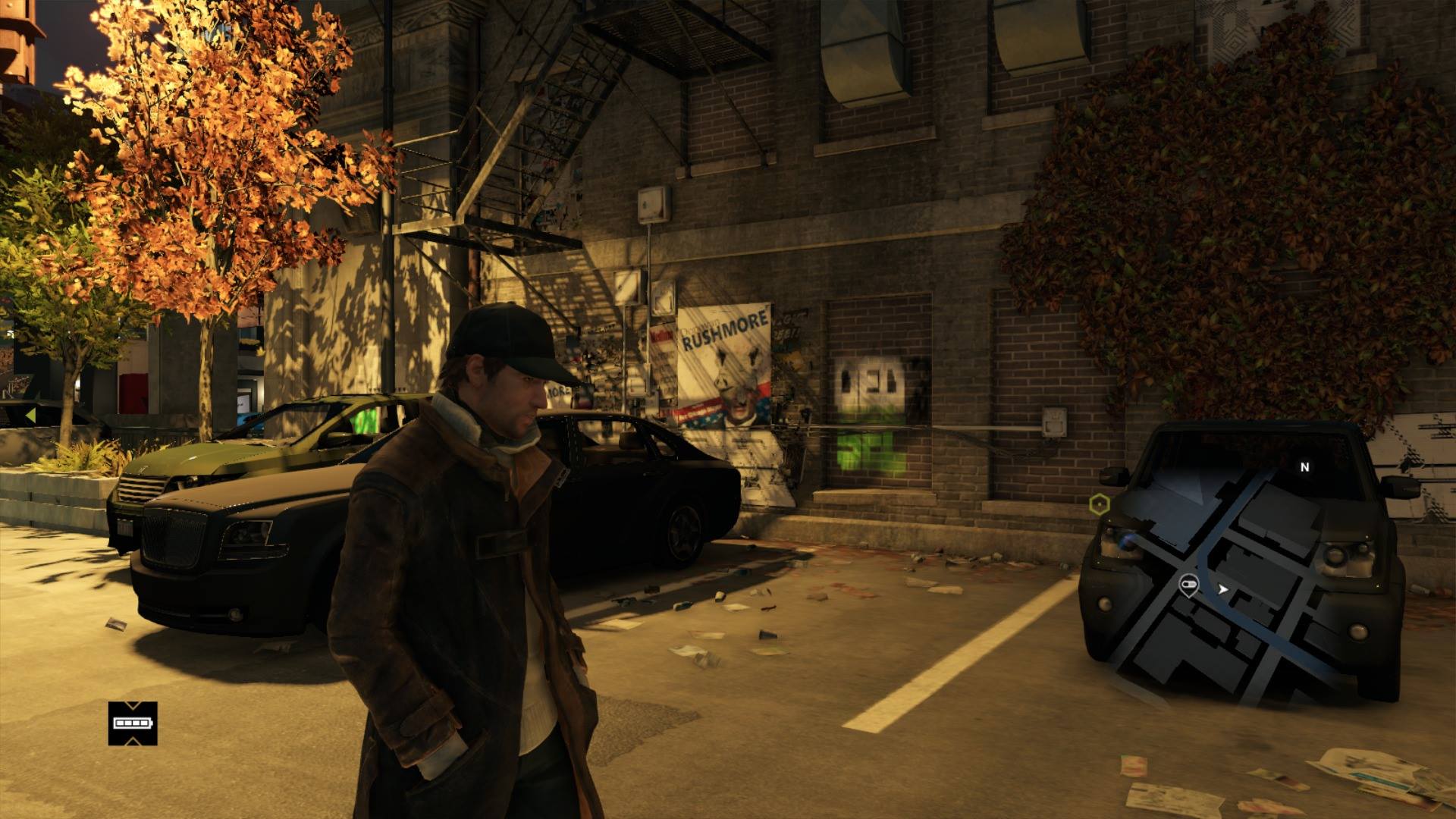This screenshot has height=819, width=1456.
Task: Click the N compass marker on the minimap
Action: tap(1304, 467)
